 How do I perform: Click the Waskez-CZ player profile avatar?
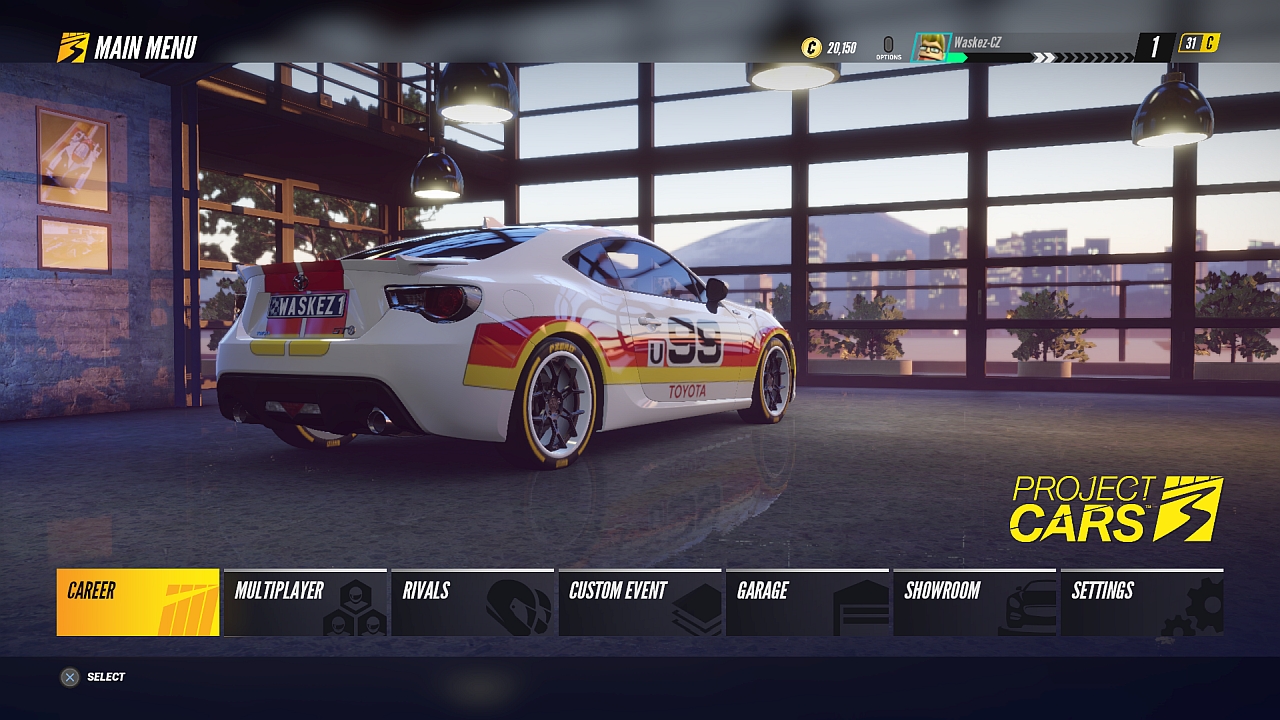931,47
